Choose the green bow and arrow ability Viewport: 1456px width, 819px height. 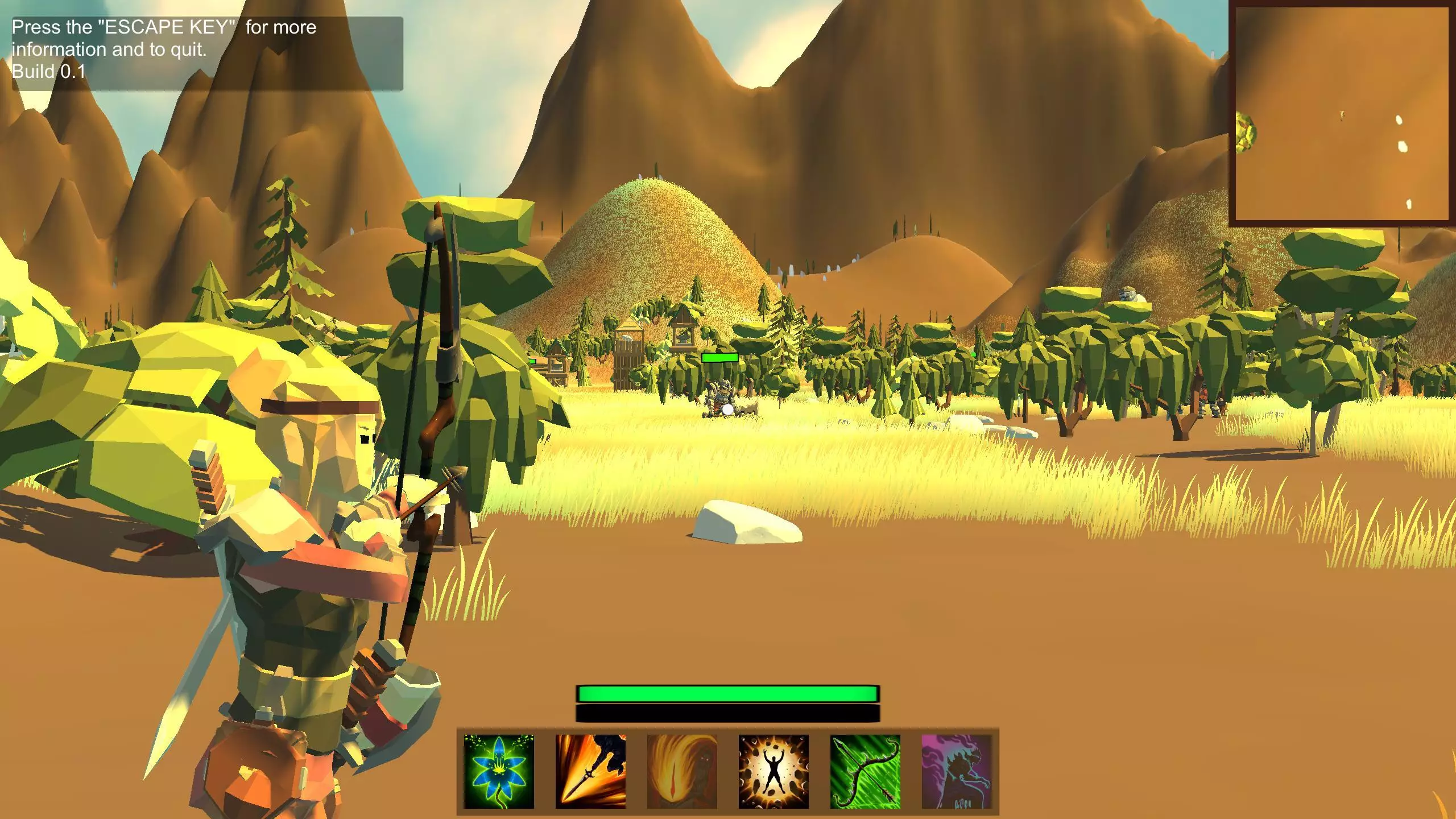click(865, 771)
